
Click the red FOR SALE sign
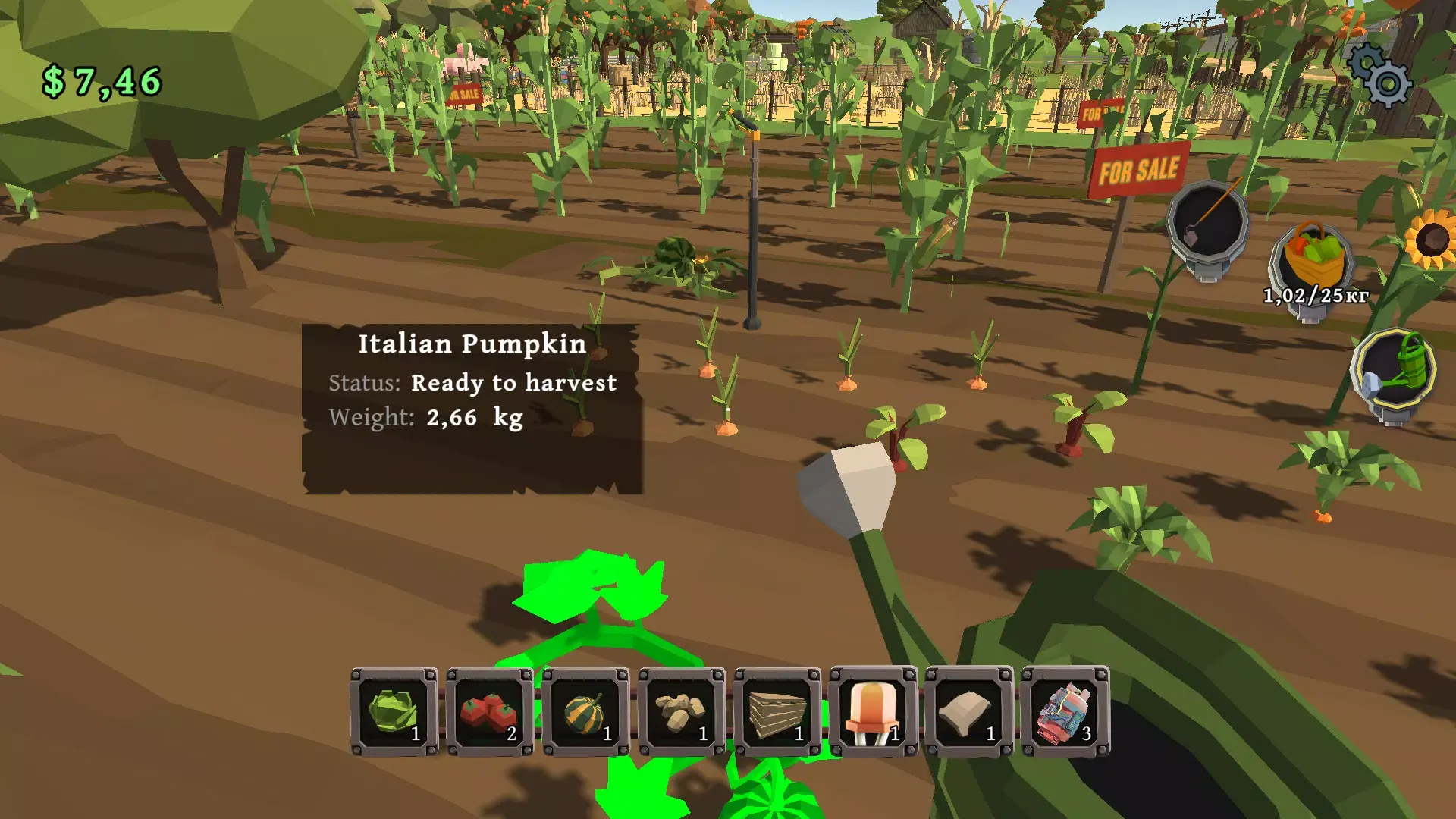point(1137,168)
